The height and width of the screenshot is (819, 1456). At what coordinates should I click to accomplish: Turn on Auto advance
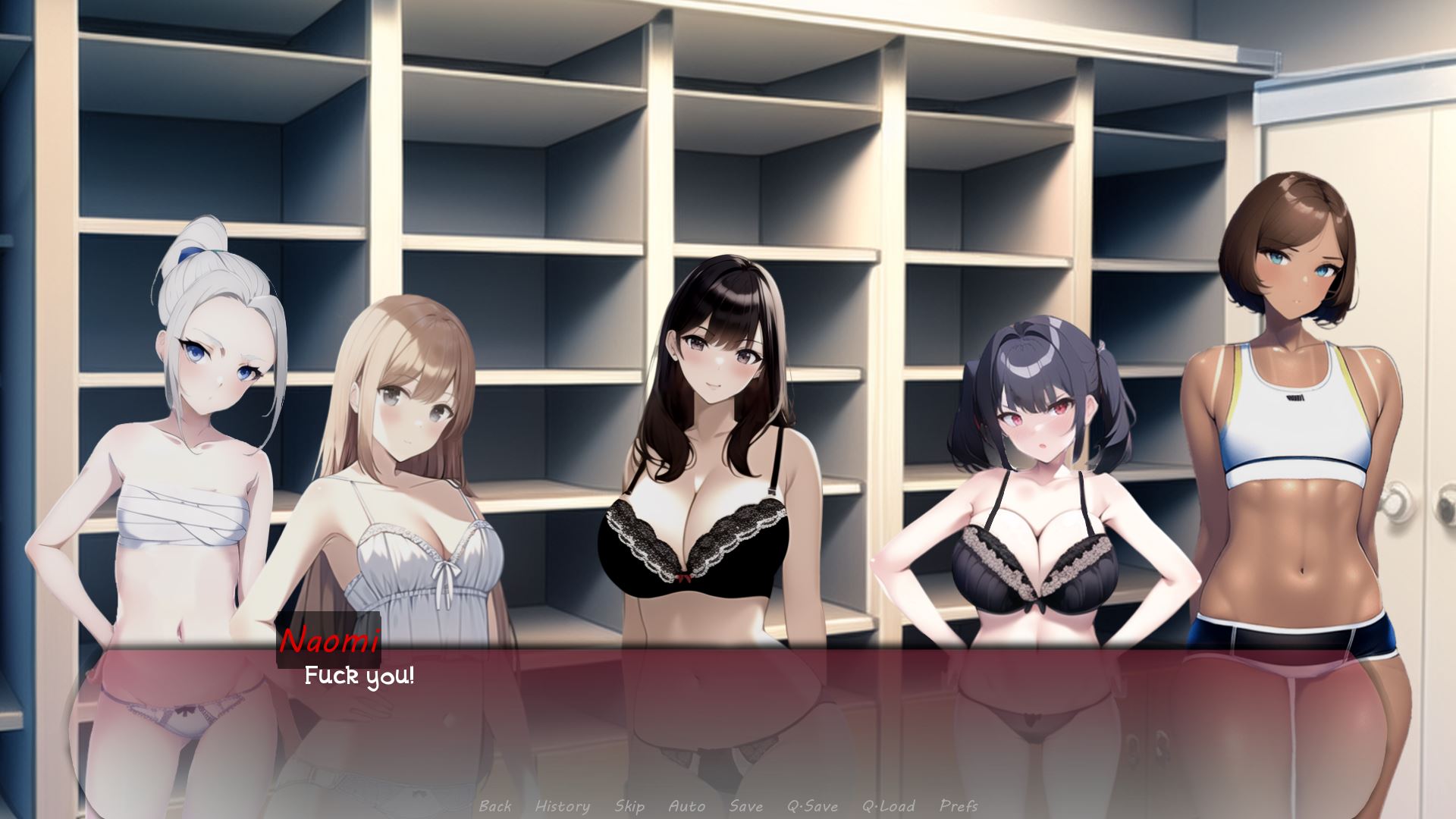click(687, 806)
